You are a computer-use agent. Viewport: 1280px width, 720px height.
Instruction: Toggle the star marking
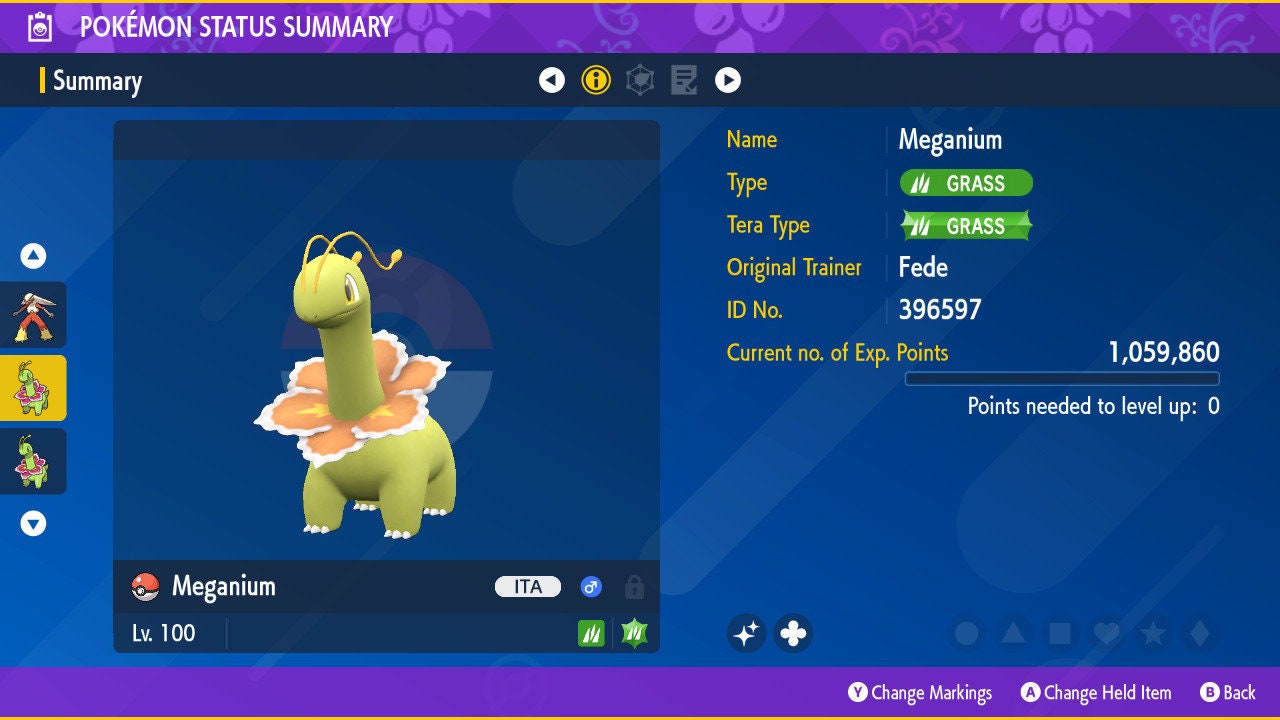(x=1153, y=633)
